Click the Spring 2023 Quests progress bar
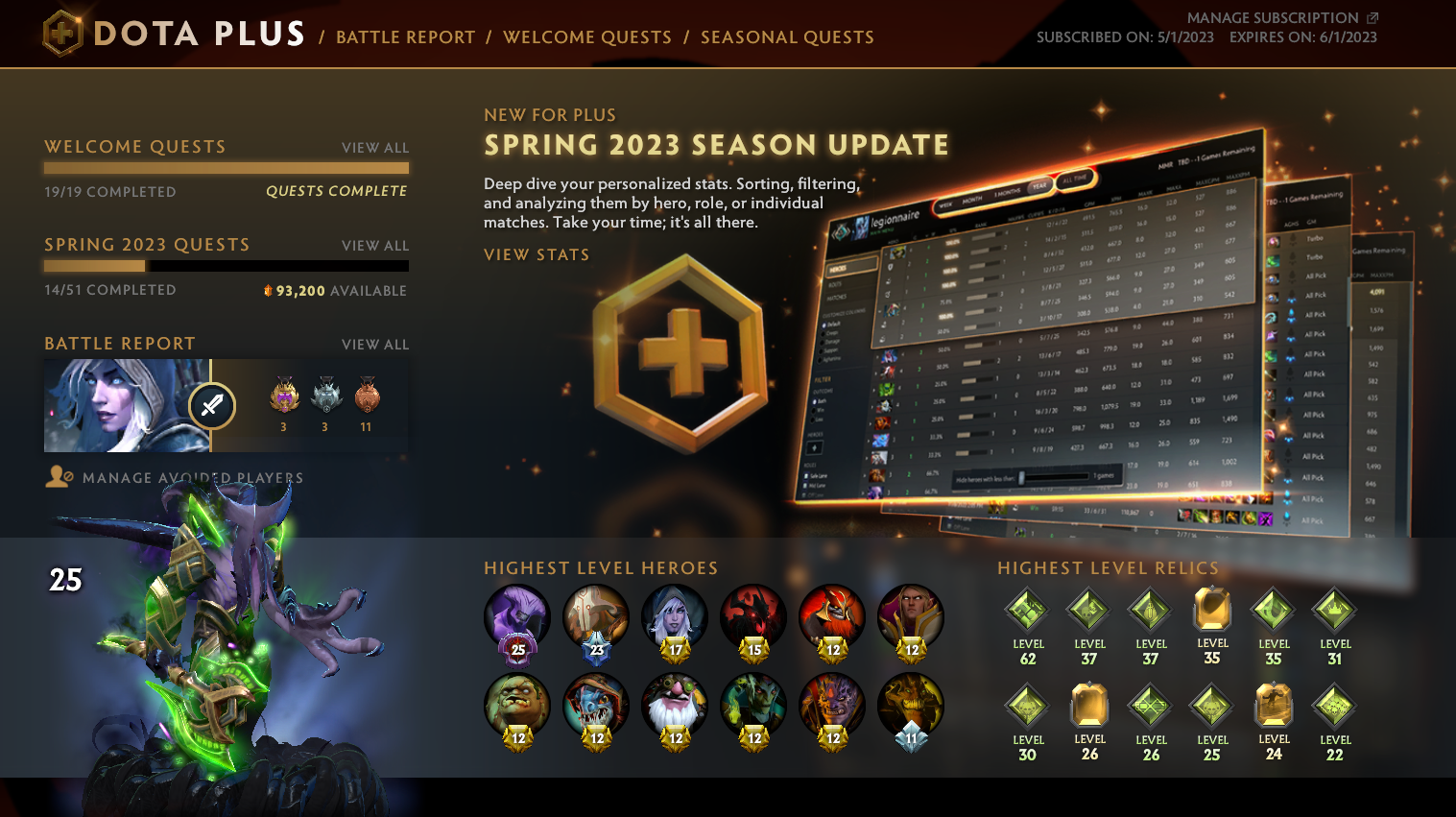The height and width of the screenshot is (817, 1456). (x=226, y=266)
